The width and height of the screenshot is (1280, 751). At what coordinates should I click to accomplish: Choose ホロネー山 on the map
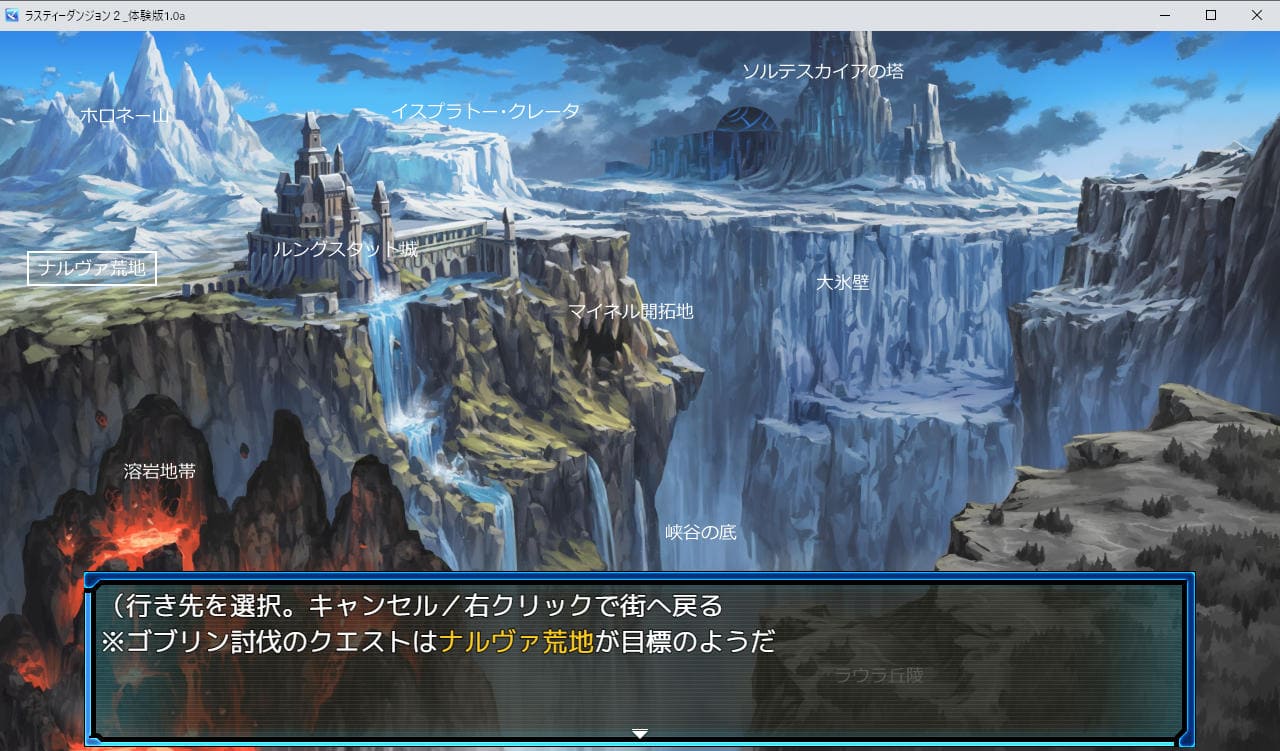[x=124, y=116]
